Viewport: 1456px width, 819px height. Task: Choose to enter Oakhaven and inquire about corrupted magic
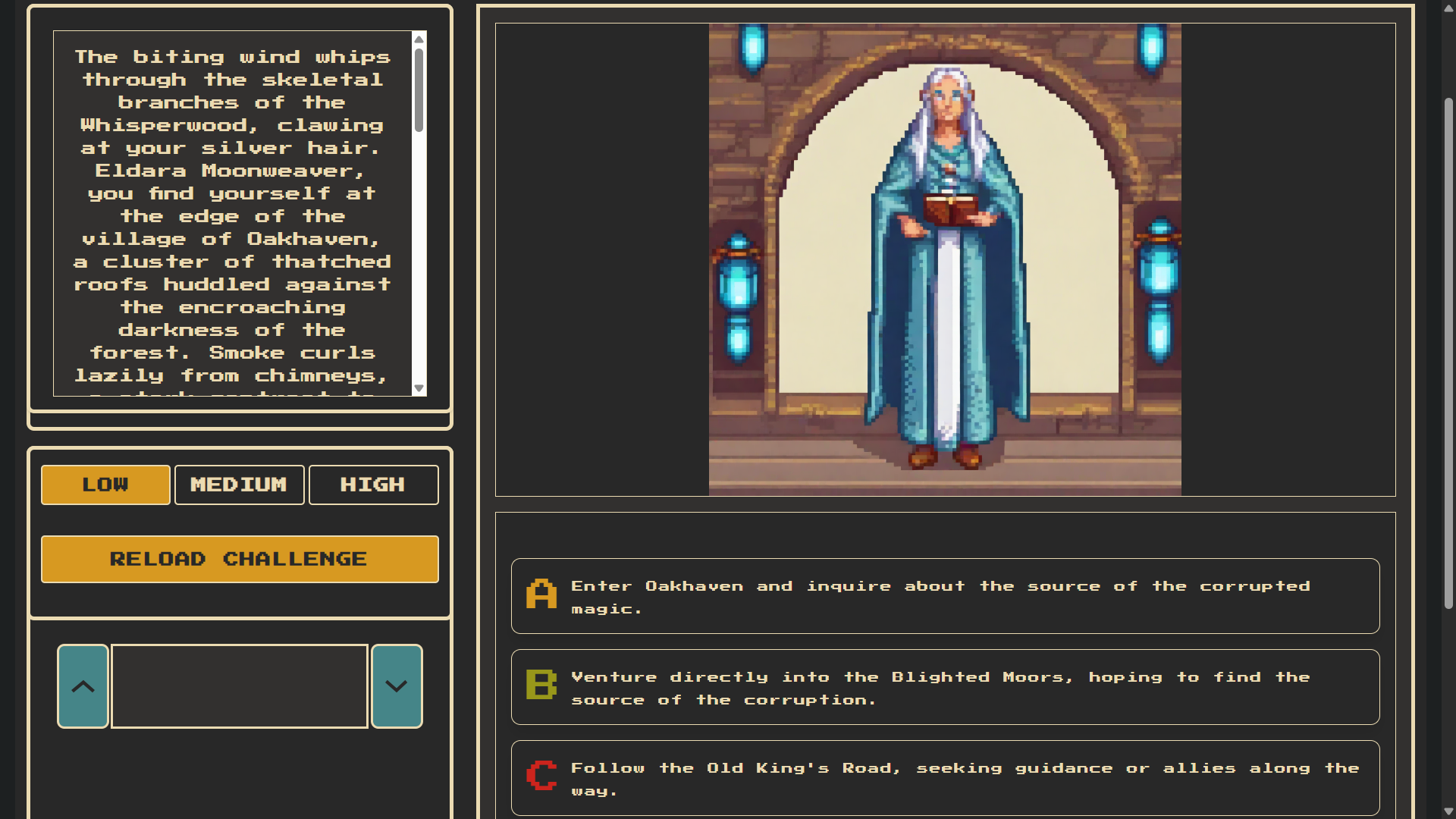945,597
